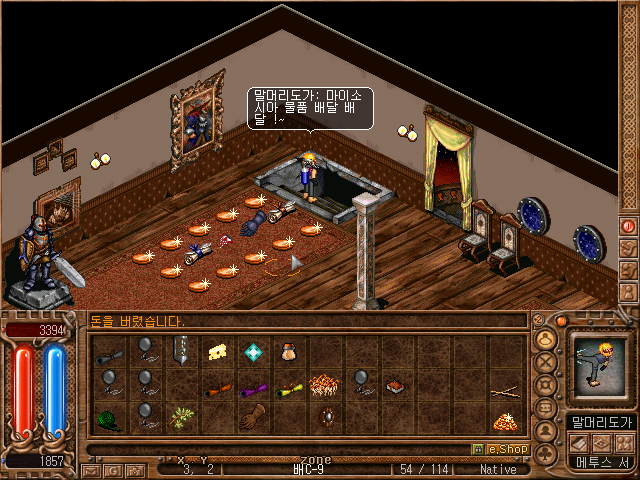This screenshot has width=640, height=480.
Task: Select the silver blade item slot
Action: (x=181, y=350)
